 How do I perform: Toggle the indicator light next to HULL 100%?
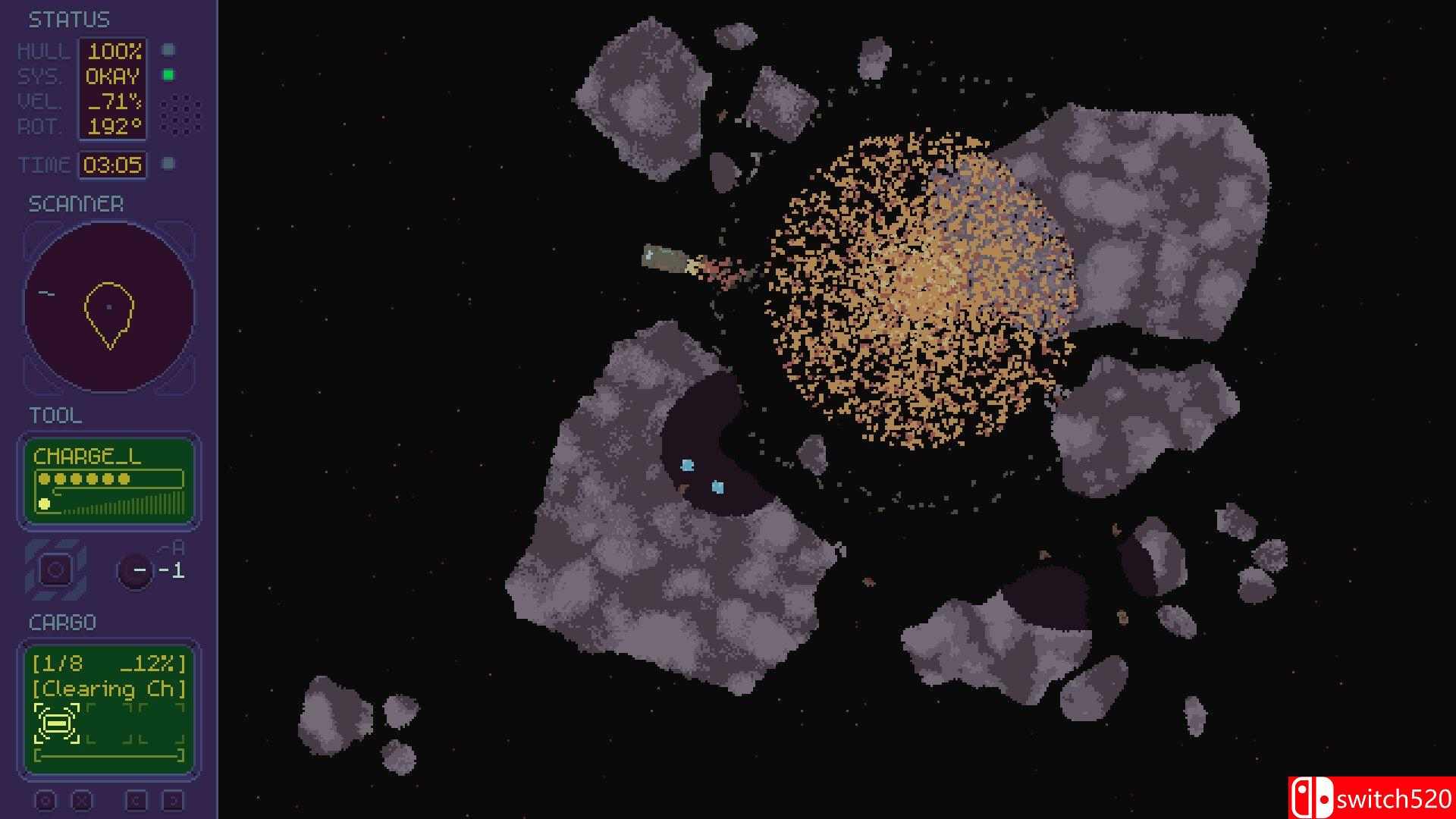pyautogui.click(x=168, y=50)
